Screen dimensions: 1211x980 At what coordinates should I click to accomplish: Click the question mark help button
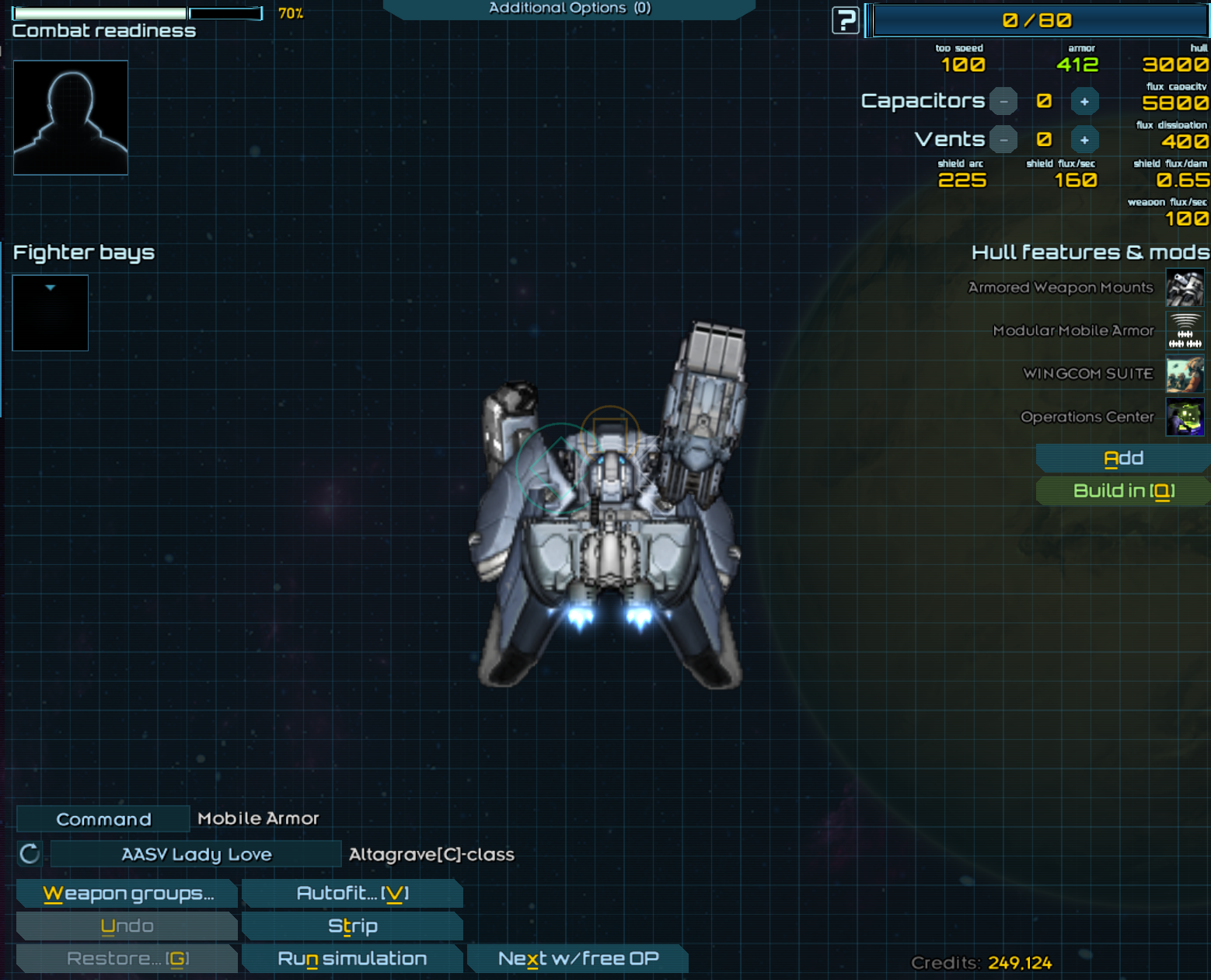pos(846,20)
